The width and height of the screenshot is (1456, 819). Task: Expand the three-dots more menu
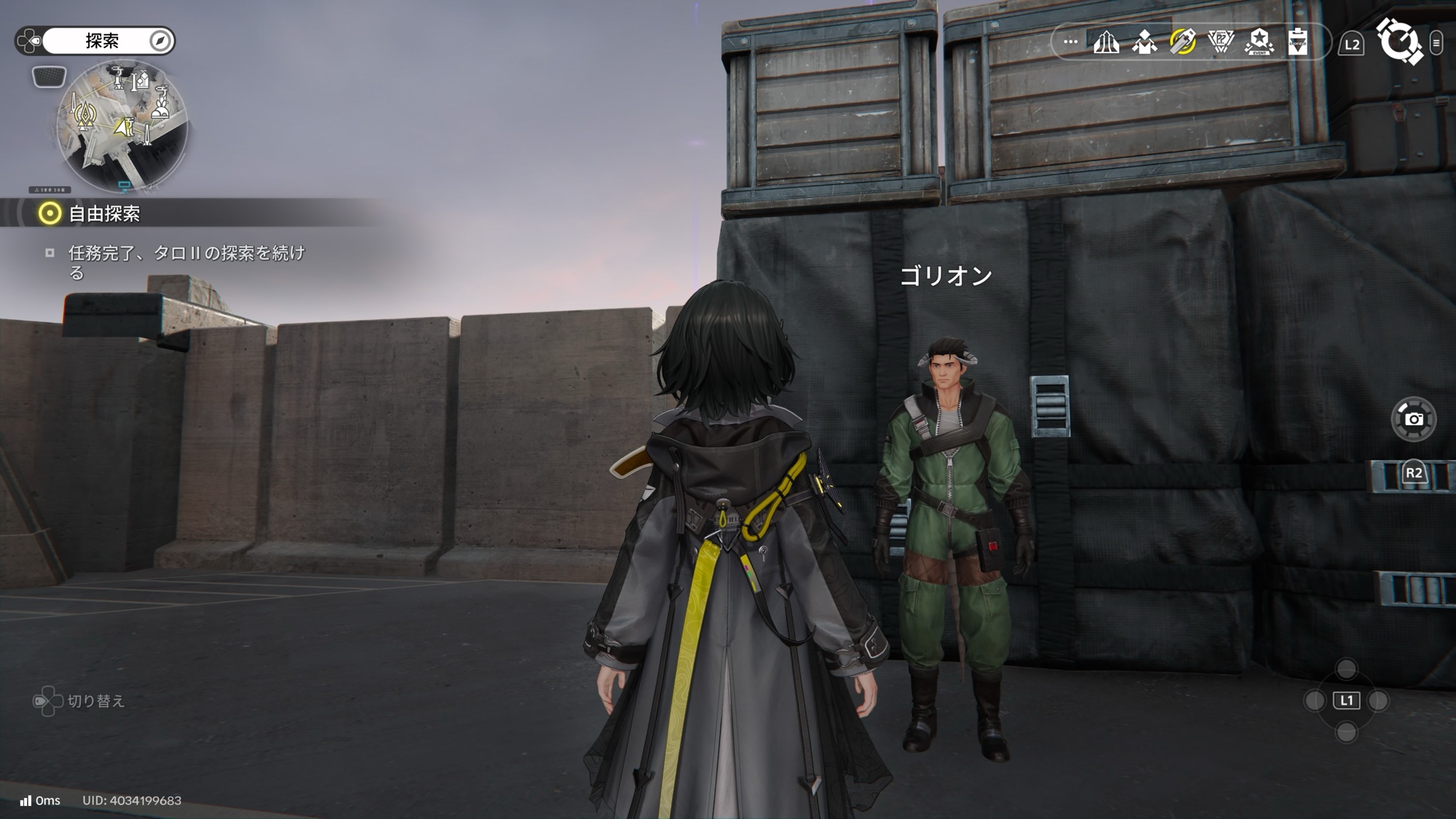[1070, 42]
